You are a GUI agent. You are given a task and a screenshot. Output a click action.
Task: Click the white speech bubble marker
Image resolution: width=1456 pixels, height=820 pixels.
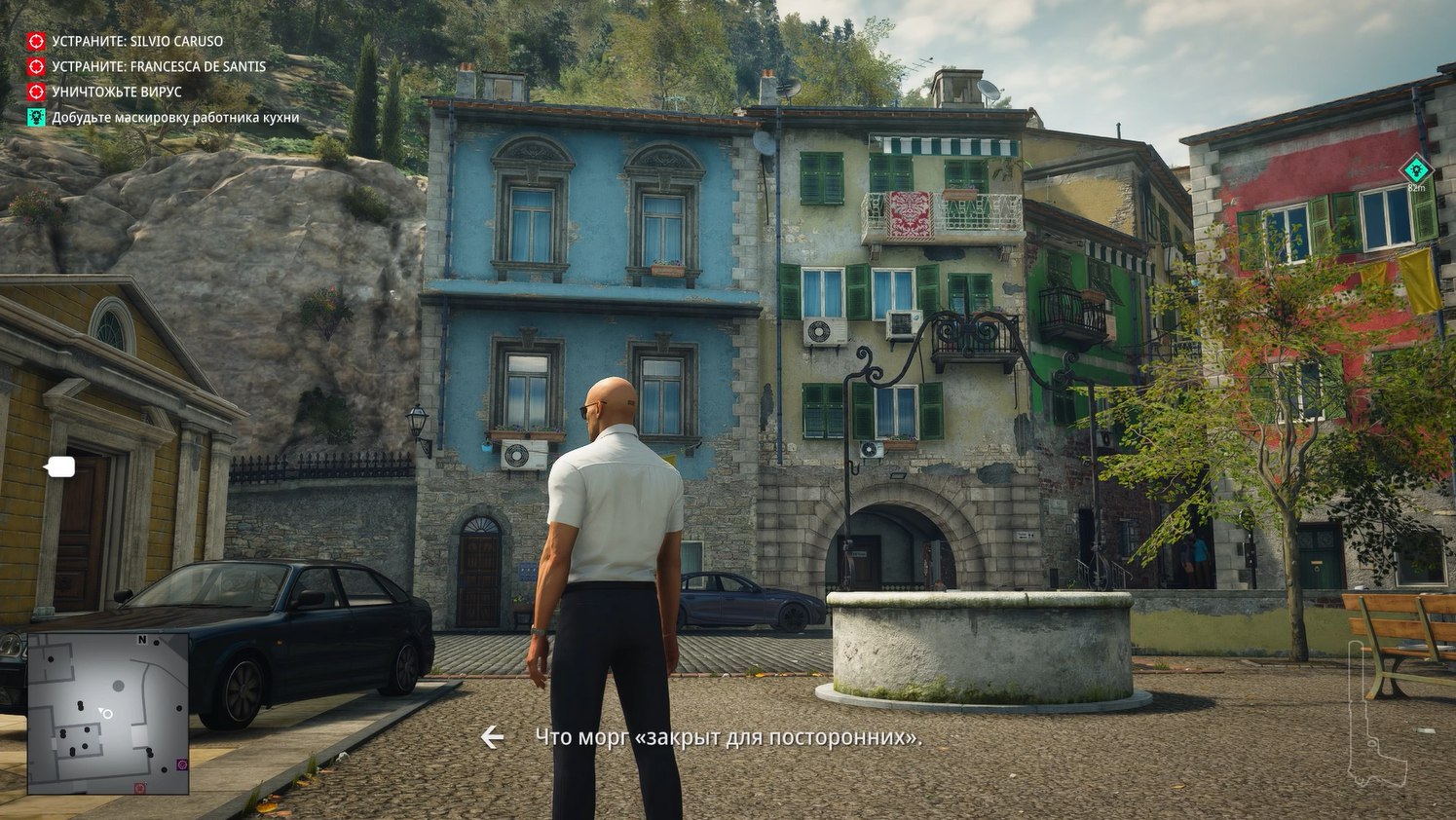(x=60, y=467)
